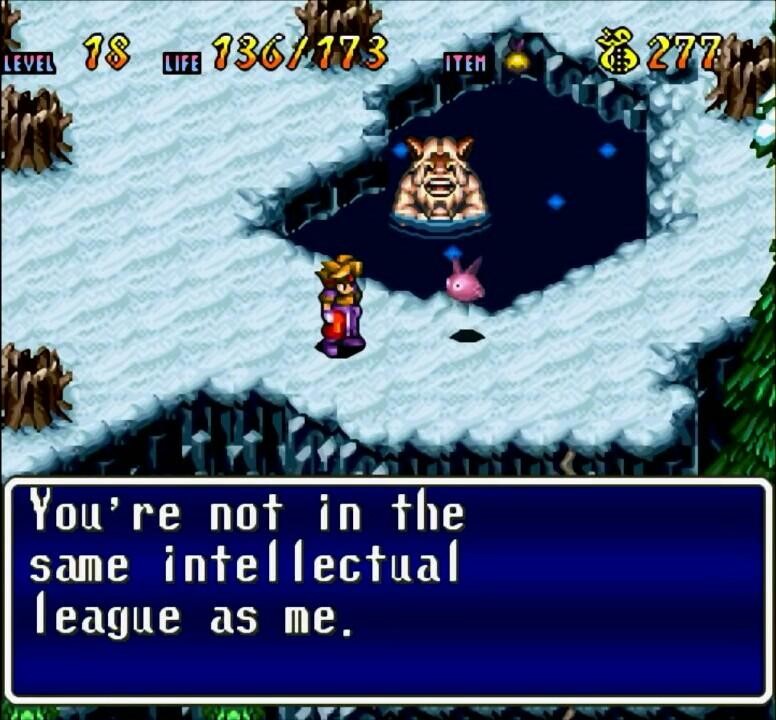Advance the blue dialogue text box
This screenshot has width=776, height=720.
tap(388, 590)
